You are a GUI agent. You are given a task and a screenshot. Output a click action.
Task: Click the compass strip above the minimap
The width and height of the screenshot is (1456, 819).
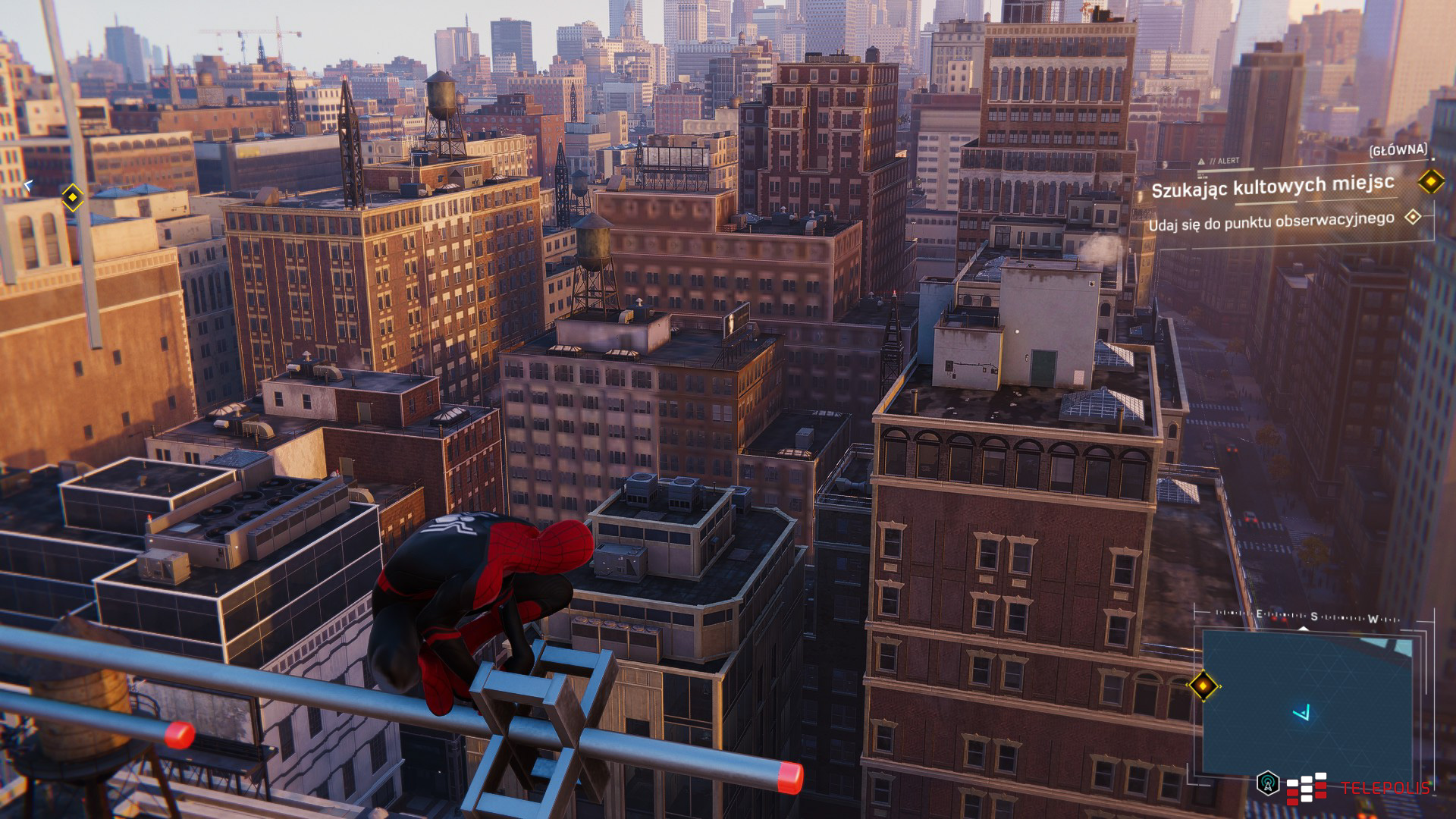1307,618
